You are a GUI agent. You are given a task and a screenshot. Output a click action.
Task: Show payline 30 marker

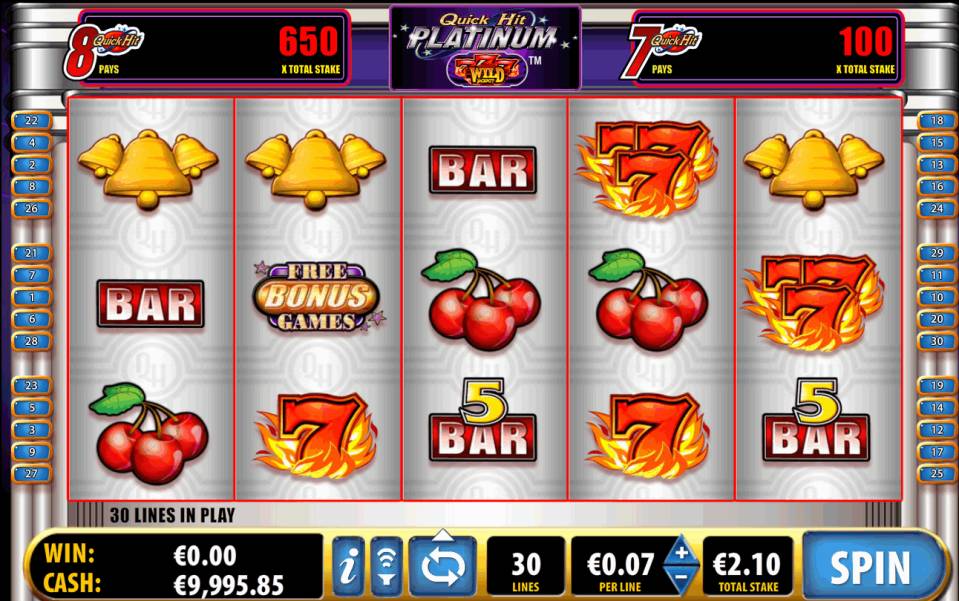936,342
